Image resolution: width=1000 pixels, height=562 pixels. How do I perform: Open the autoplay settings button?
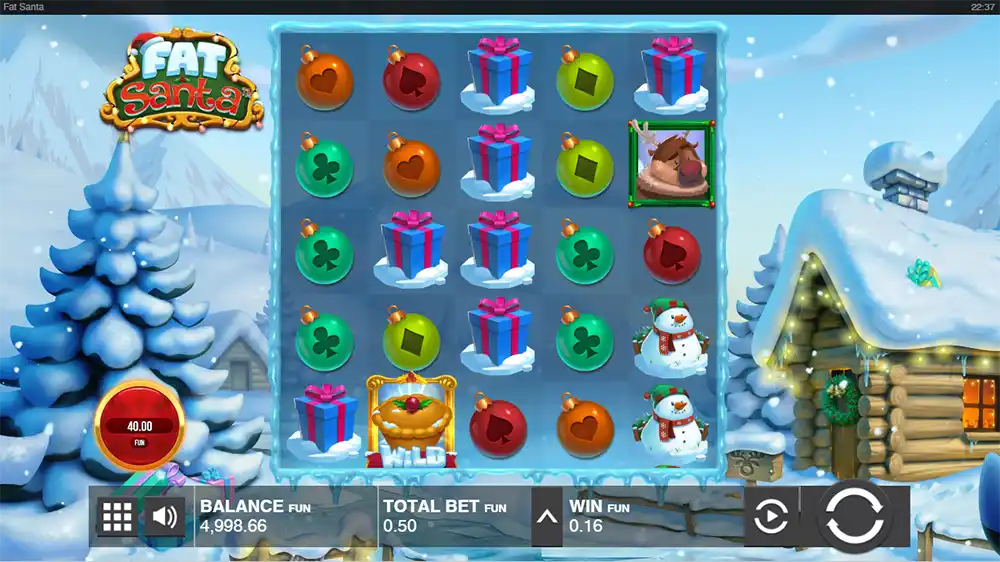click(770, 517)
